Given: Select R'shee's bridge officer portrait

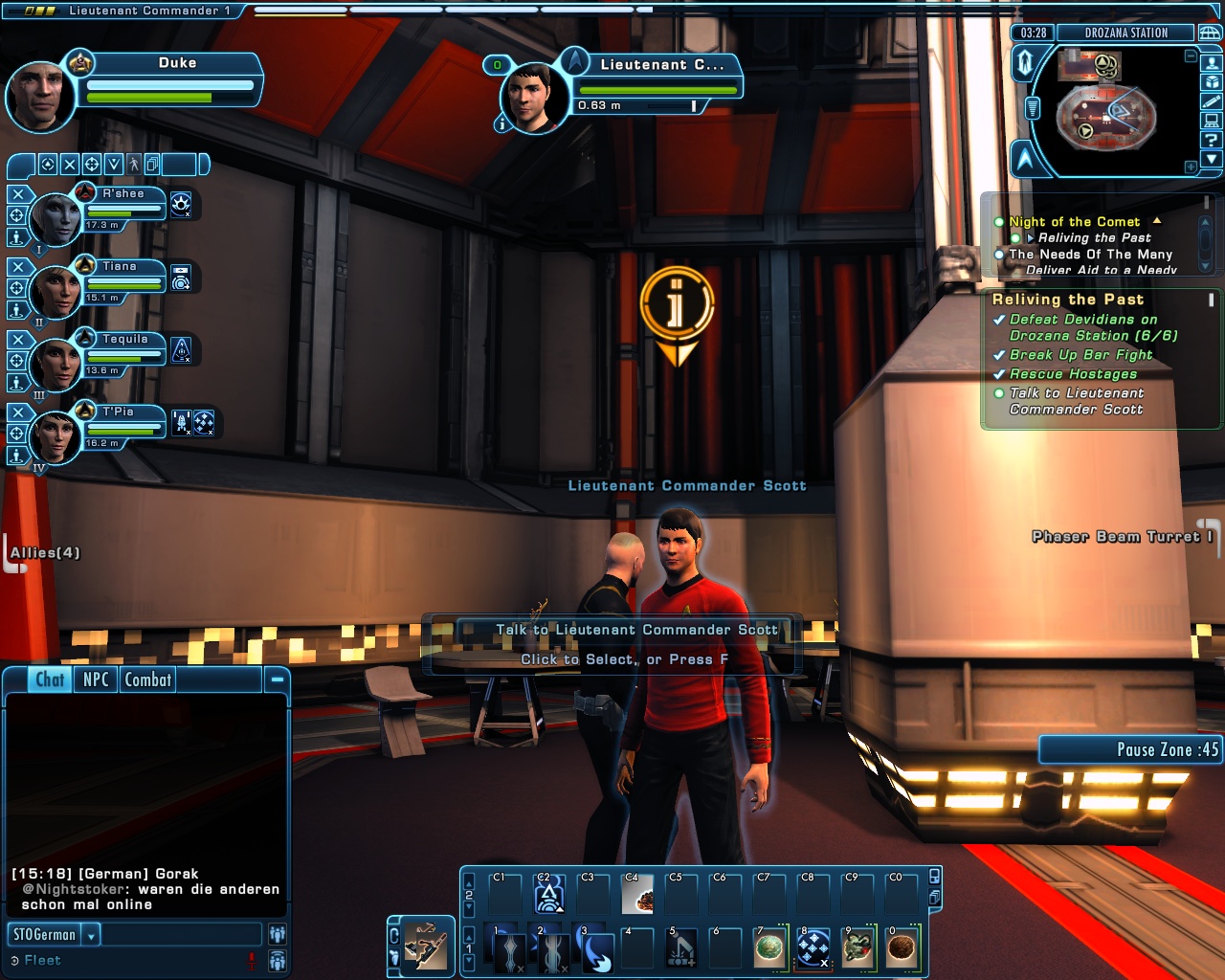Looking at the screenshot, I should [x=56, y=217].
